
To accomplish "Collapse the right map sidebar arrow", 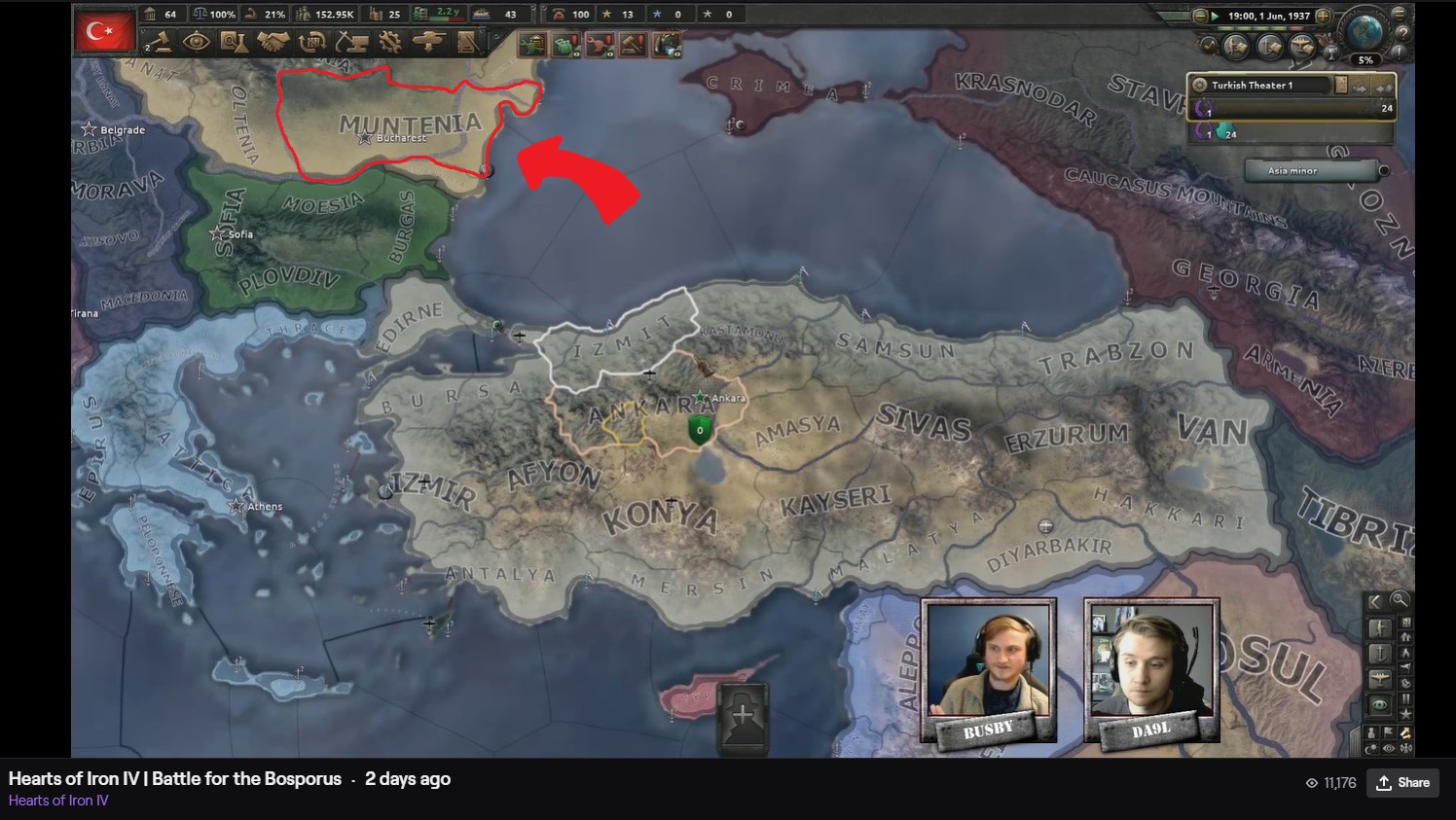I will point(1374,601).
